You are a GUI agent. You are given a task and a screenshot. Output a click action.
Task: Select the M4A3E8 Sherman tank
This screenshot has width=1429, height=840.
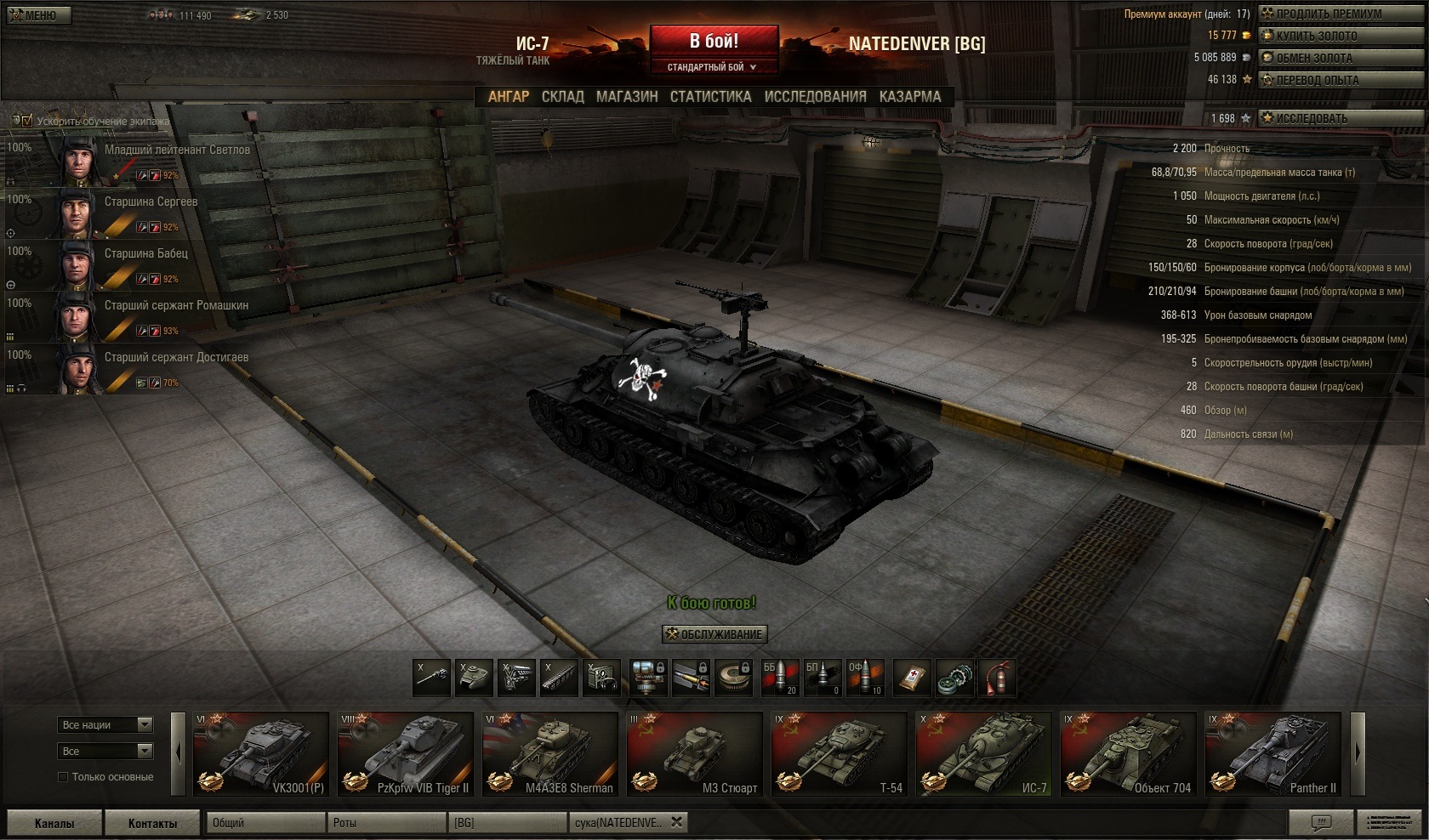coord(549,754)
